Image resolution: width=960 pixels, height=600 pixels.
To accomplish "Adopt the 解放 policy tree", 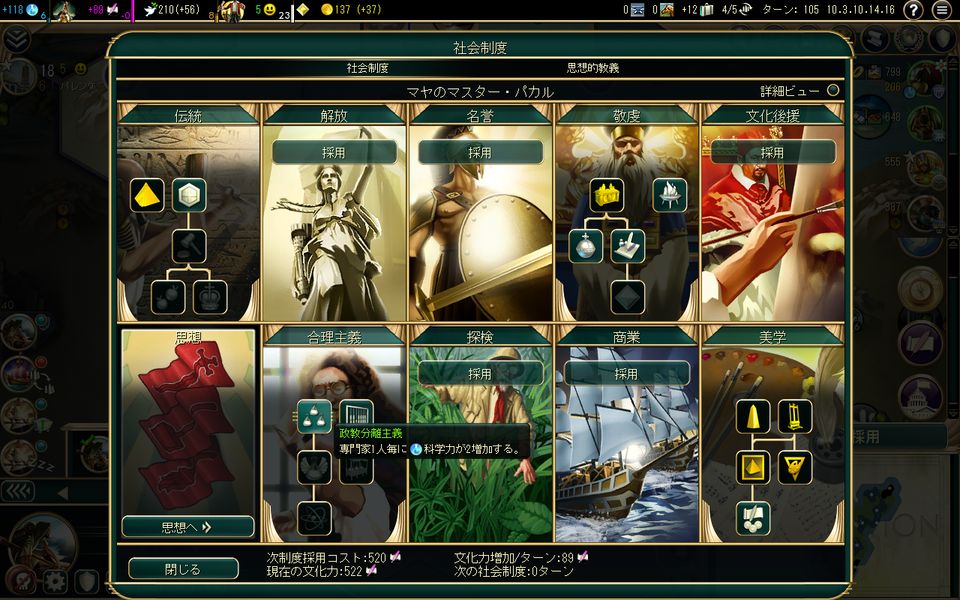I will (334, 153).
